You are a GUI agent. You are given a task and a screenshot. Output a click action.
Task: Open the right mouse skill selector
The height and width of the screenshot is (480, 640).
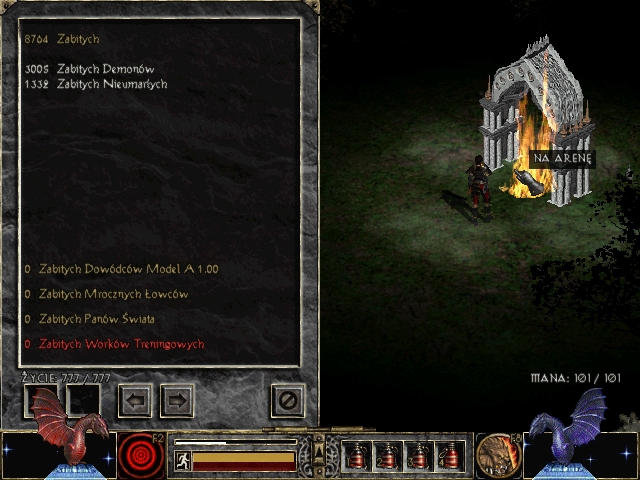click(x=495, y=454)
